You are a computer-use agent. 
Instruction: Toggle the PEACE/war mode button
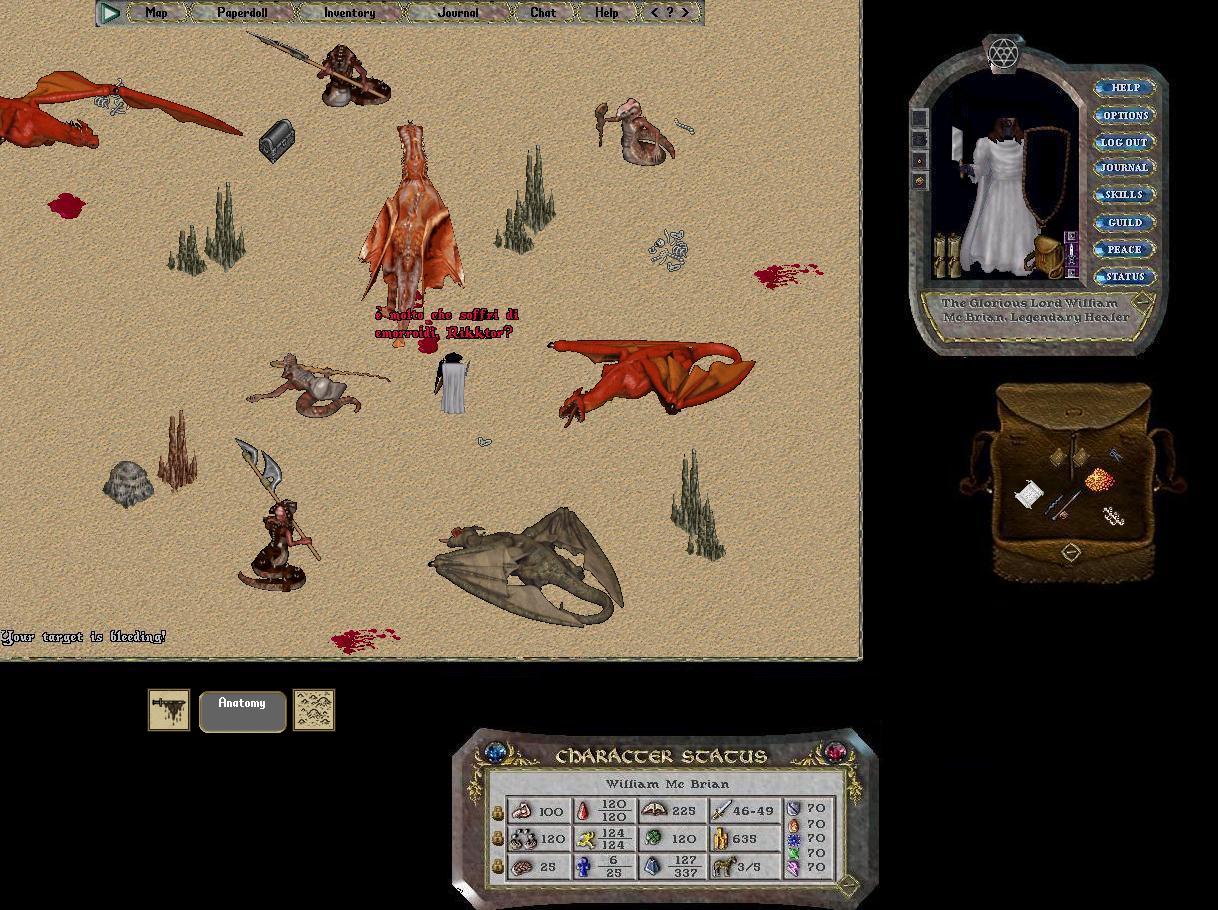1125,249
